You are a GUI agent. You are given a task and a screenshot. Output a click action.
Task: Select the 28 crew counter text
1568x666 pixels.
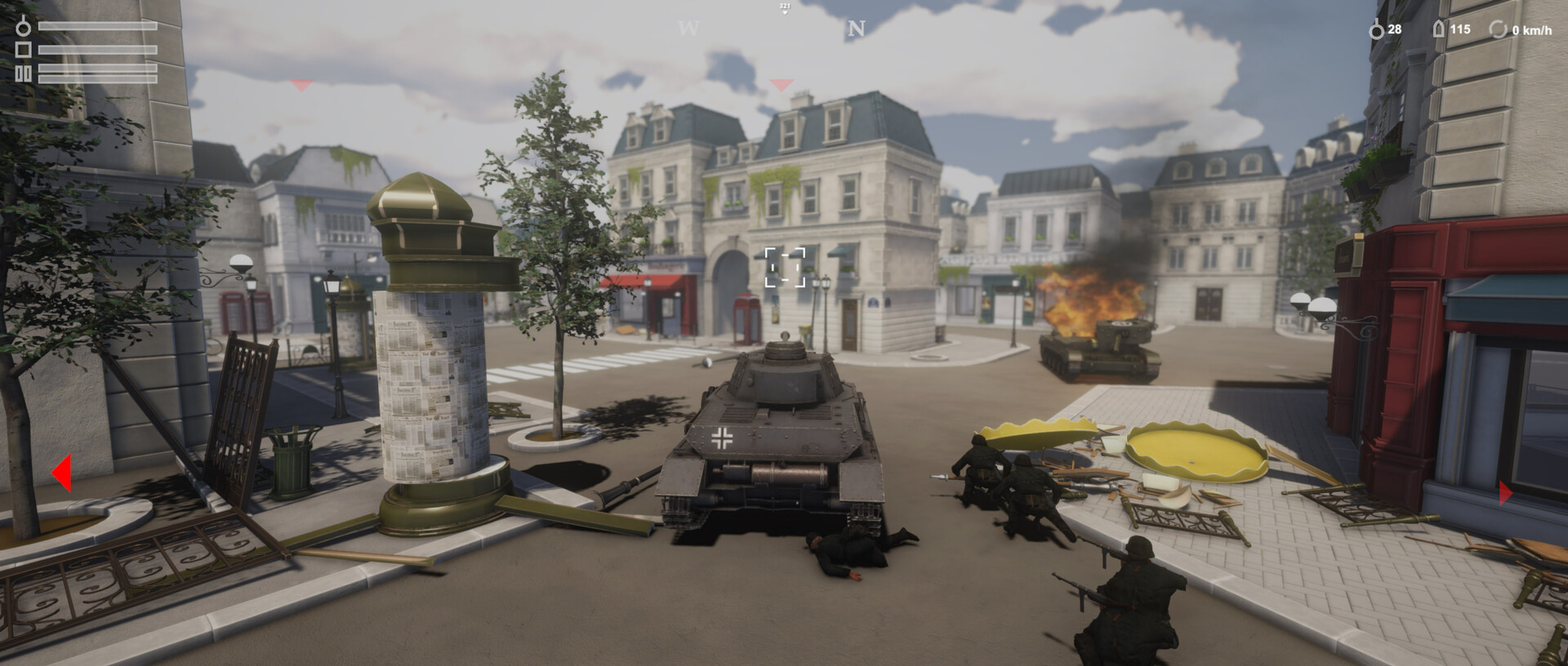[x=1396, y=29]
